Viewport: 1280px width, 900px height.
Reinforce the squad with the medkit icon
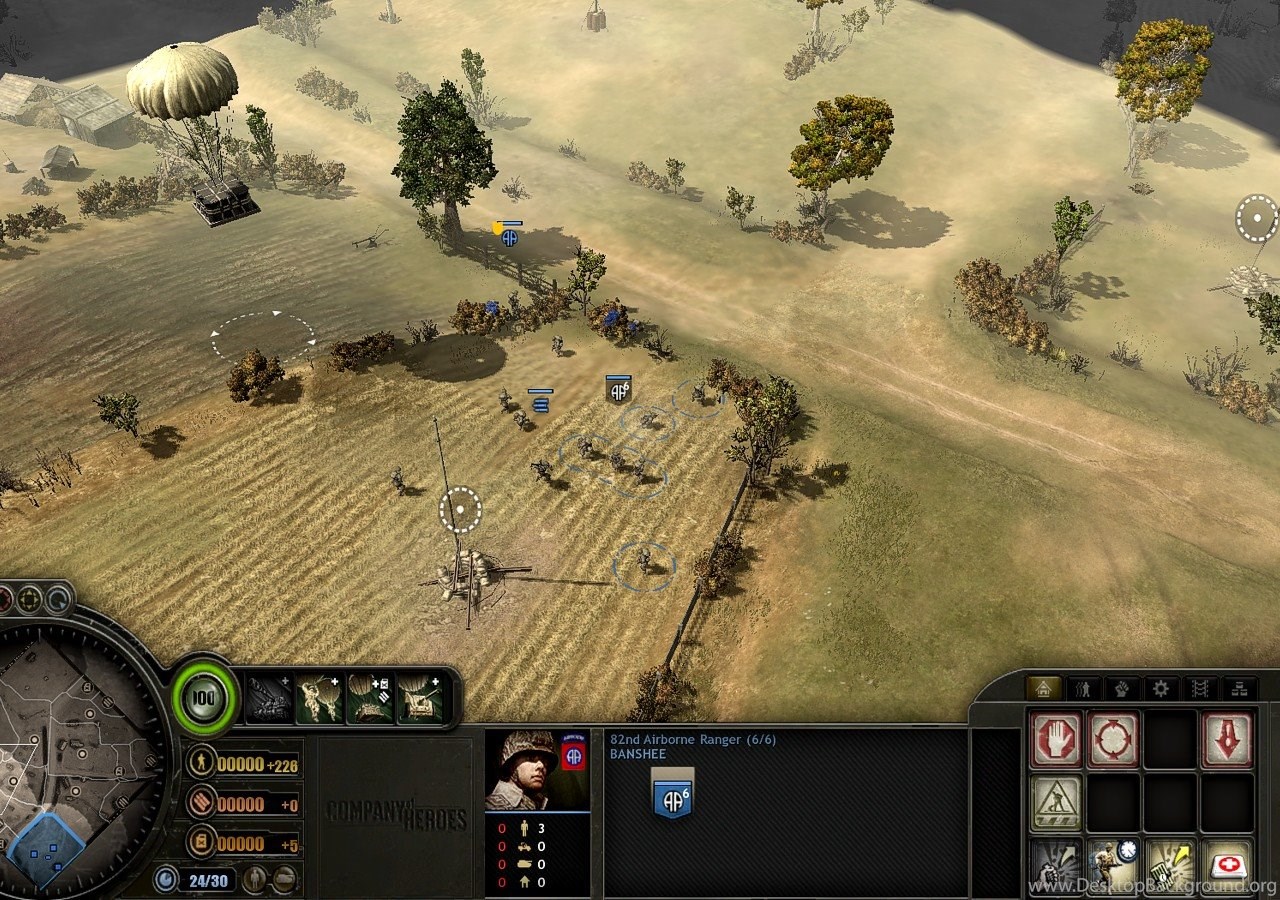point(1227,864)
